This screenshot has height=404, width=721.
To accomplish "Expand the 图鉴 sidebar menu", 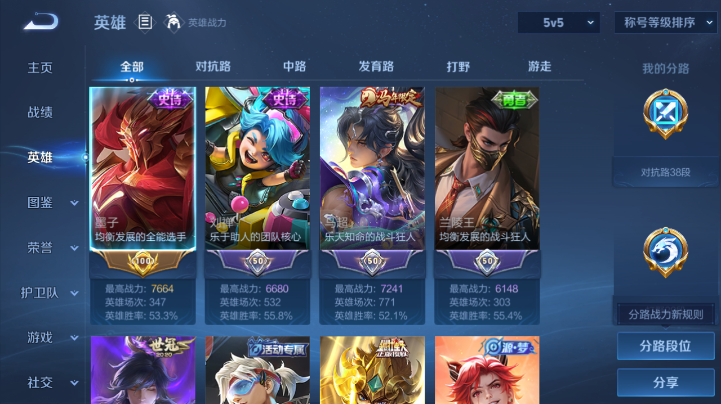I will coord(49,202).
